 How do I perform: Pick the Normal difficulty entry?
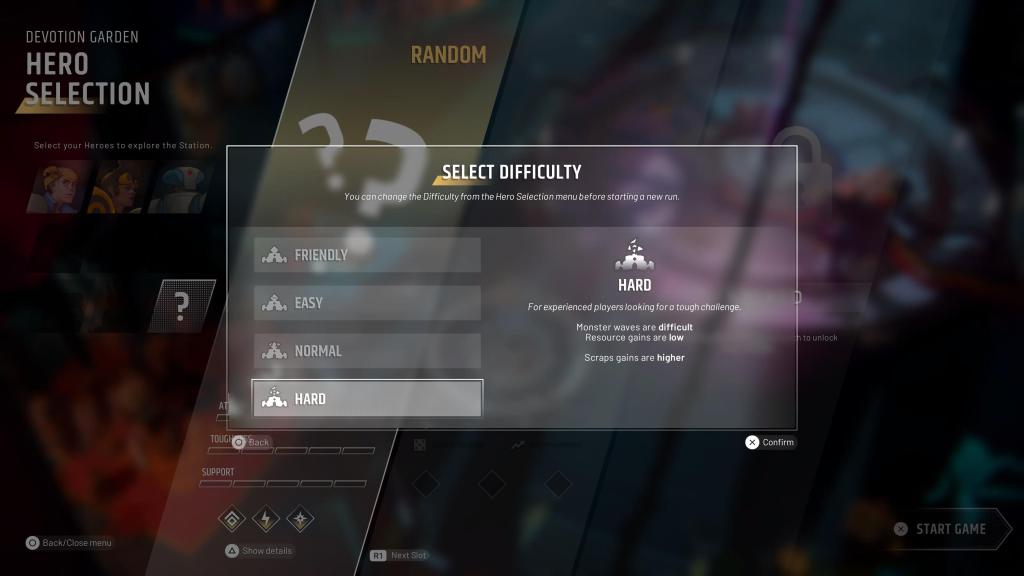tap(367, 351)
